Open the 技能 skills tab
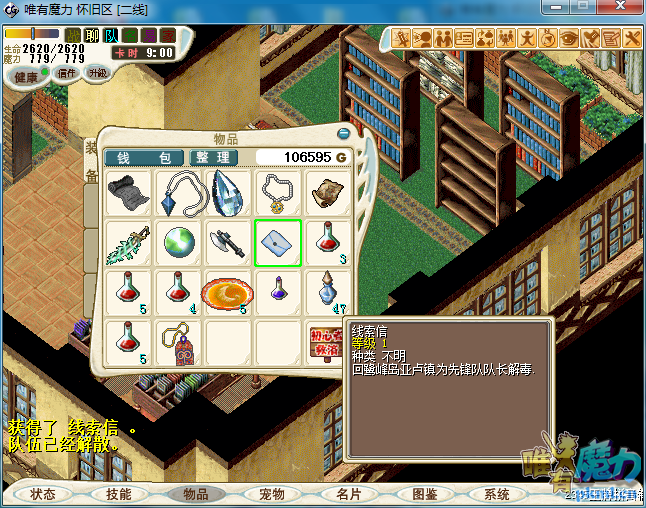The width and height of the screenshot is (646, 508). [119, 494]
